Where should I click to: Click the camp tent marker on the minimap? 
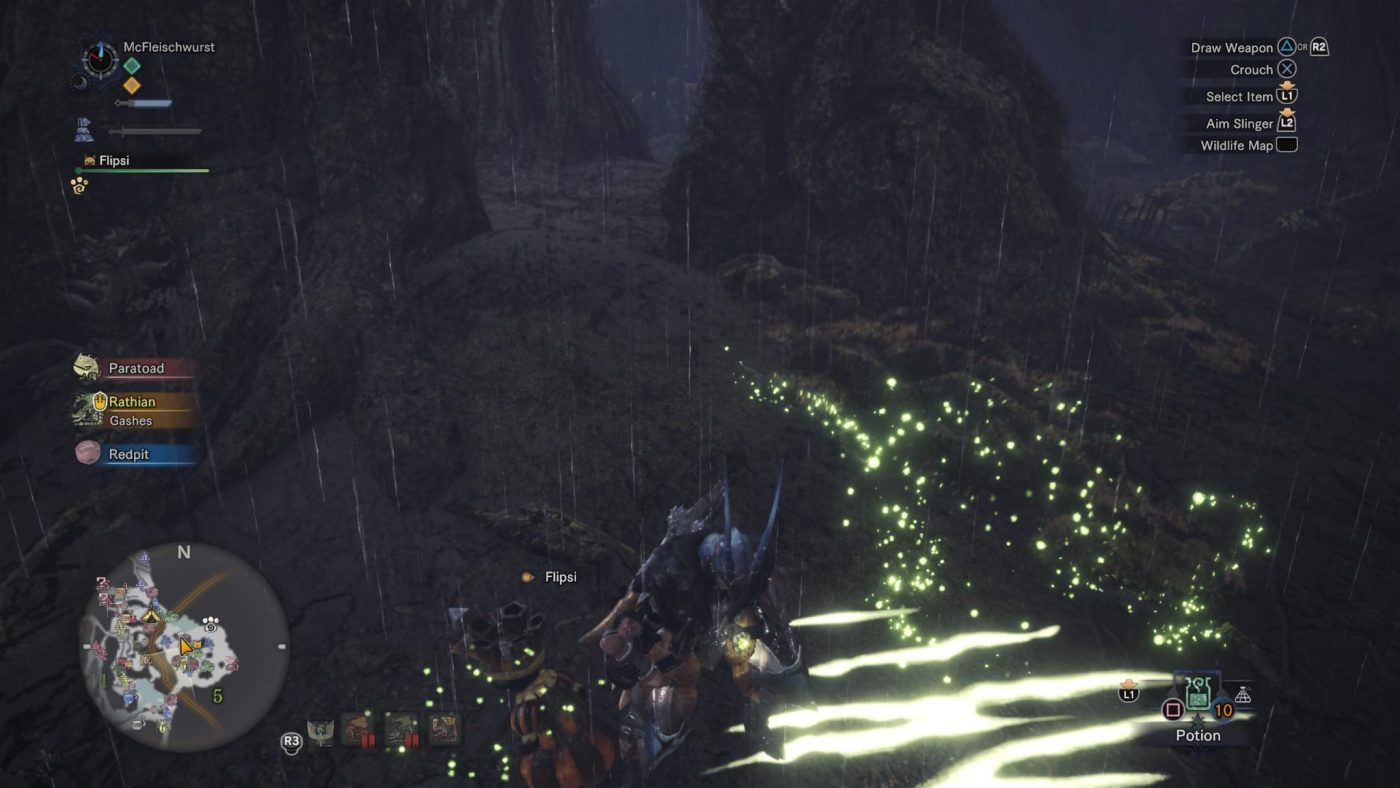(x=151, y=615)
